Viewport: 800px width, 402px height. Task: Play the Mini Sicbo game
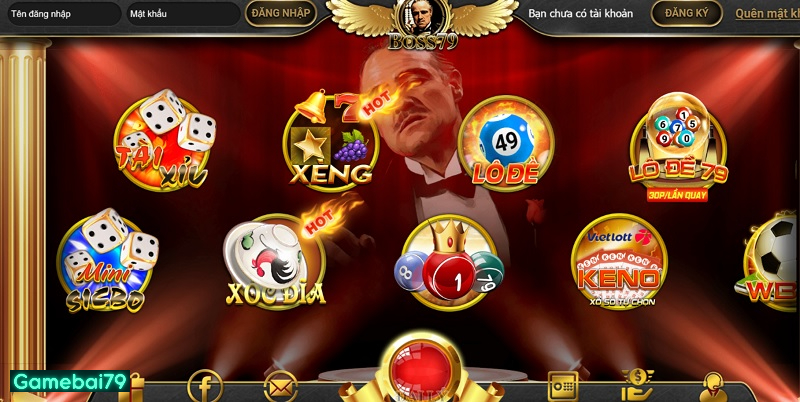pyautogui.click(x=108, y=262)
